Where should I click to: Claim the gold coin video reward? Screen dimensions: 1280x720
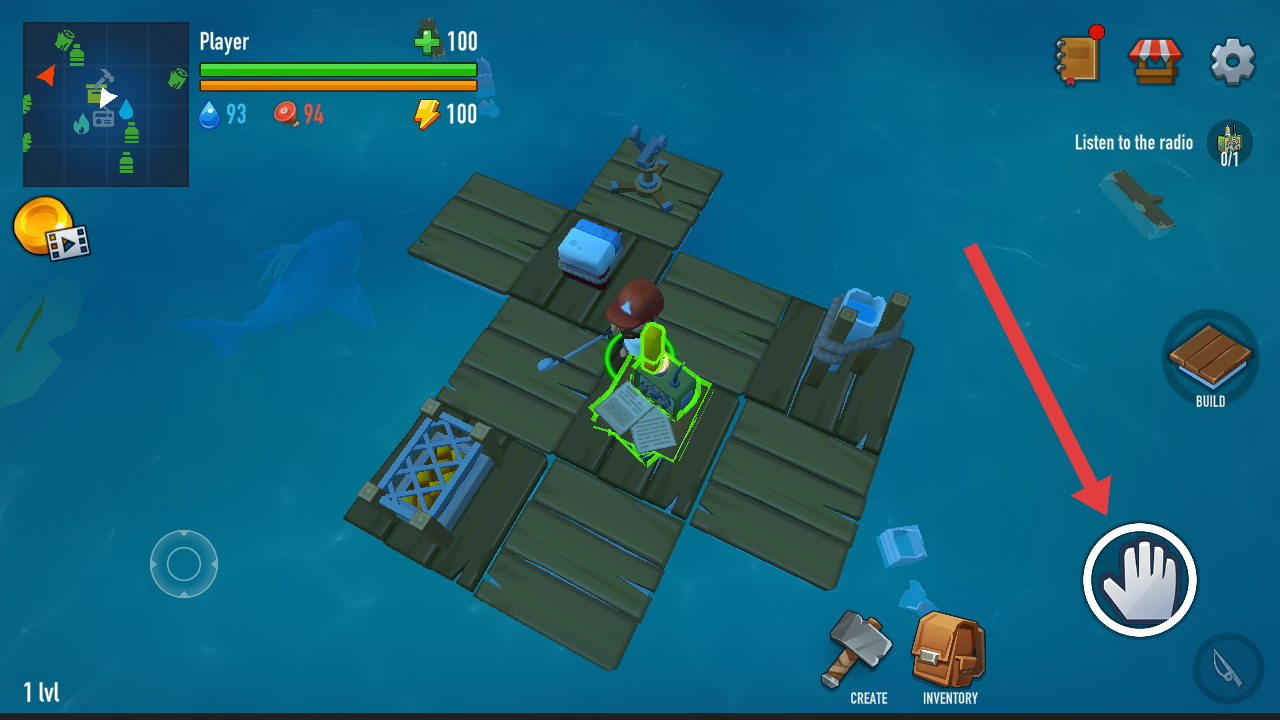coord(50,228)
